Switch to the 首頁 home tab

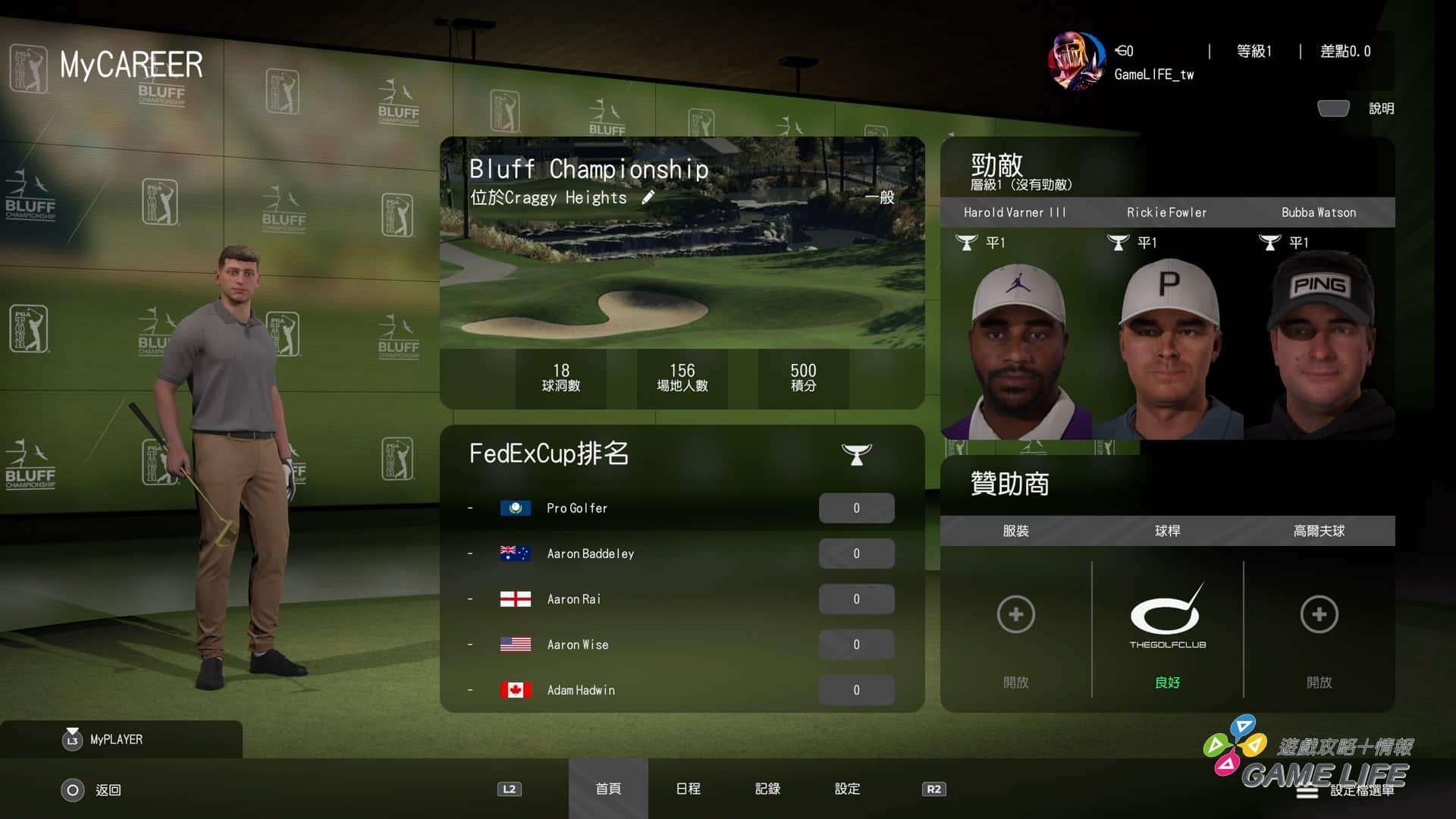pyautogui.click(x=608, y=789)
